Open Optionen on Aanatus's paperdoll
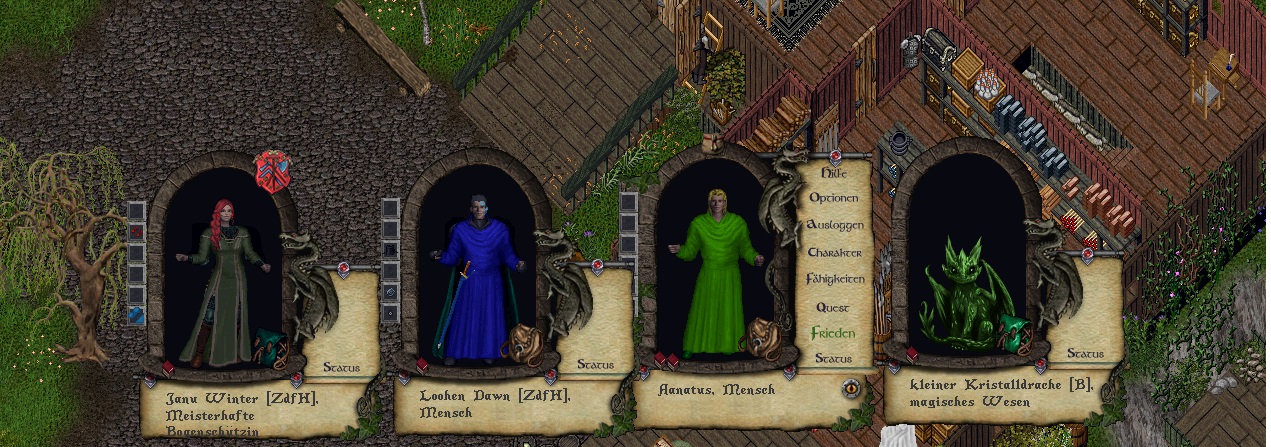 tap(833, 198)
